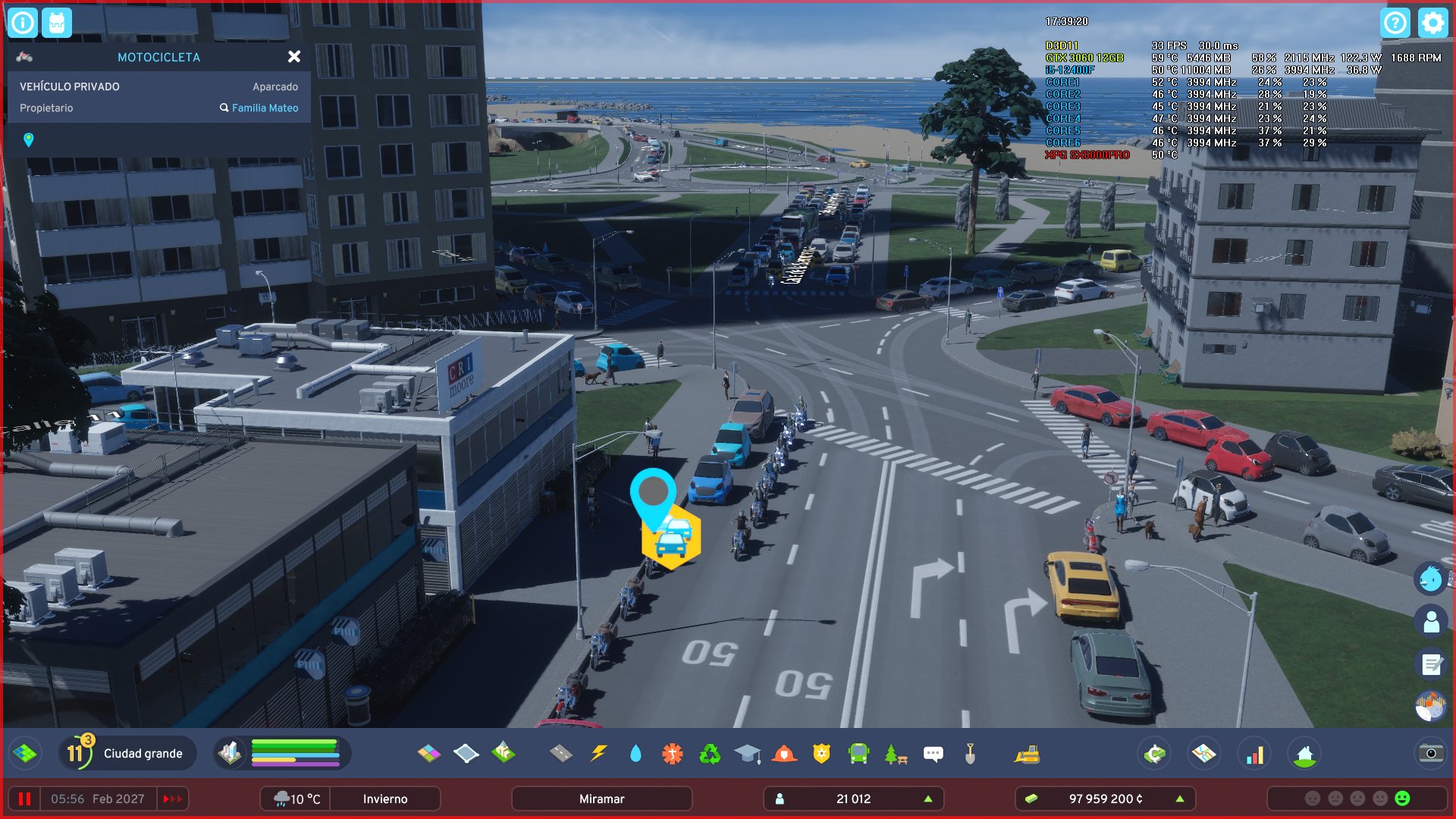Screen dimensions: 1456x819
Task: Expand population details via green arrow
Action: 928,799
